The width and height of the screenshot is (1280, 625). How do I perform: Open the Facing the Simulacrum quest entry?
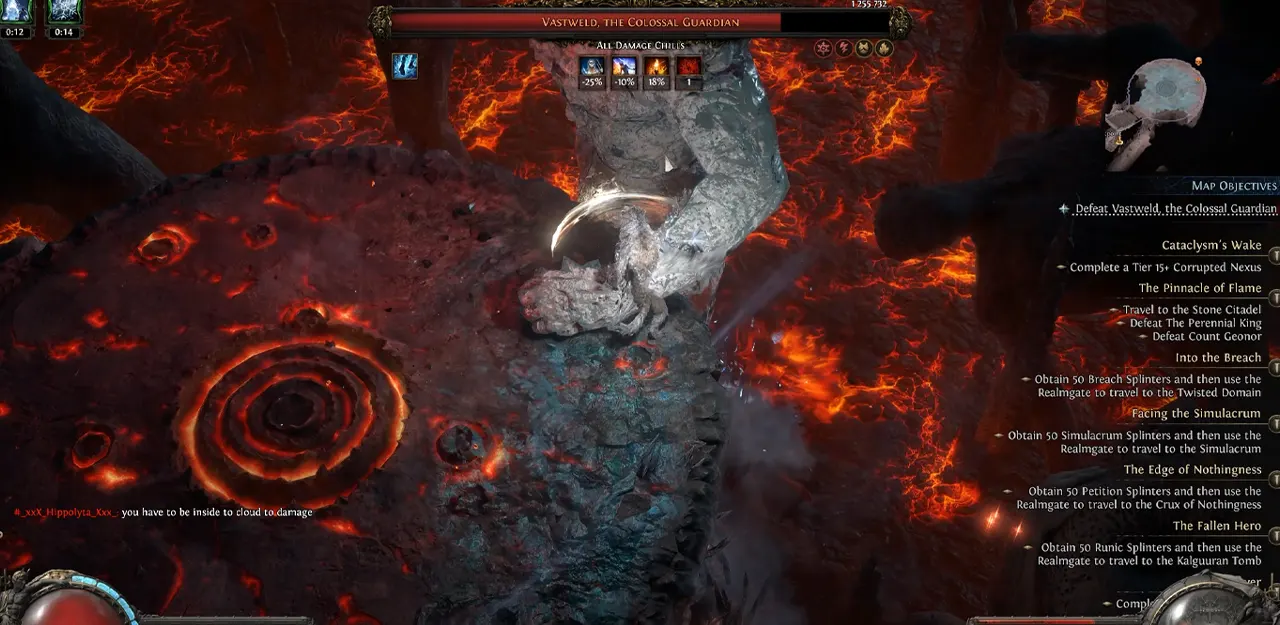click(x=1196, y=413)
